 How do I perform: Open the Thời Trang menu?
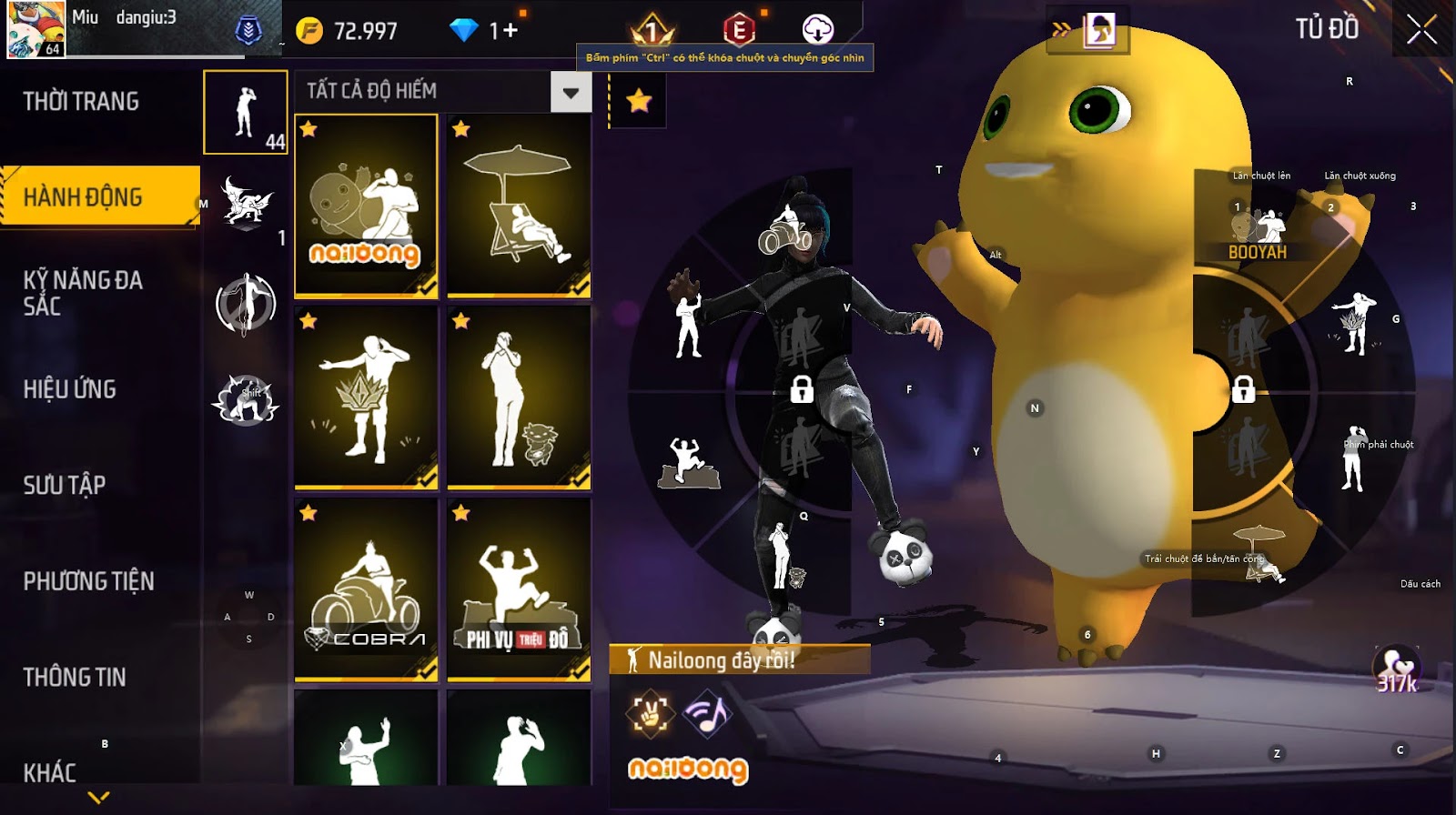(x=81, y=101)
